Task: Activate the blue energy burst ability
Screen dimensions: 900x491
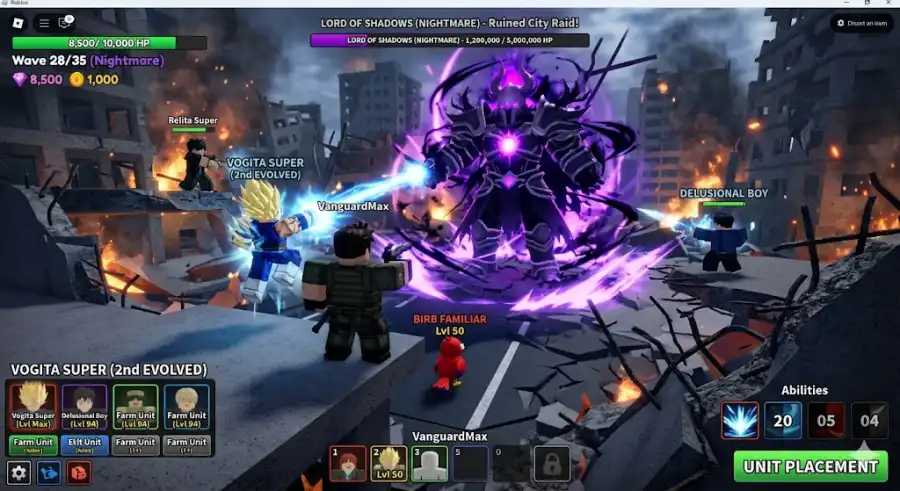Action: point(739,420)
